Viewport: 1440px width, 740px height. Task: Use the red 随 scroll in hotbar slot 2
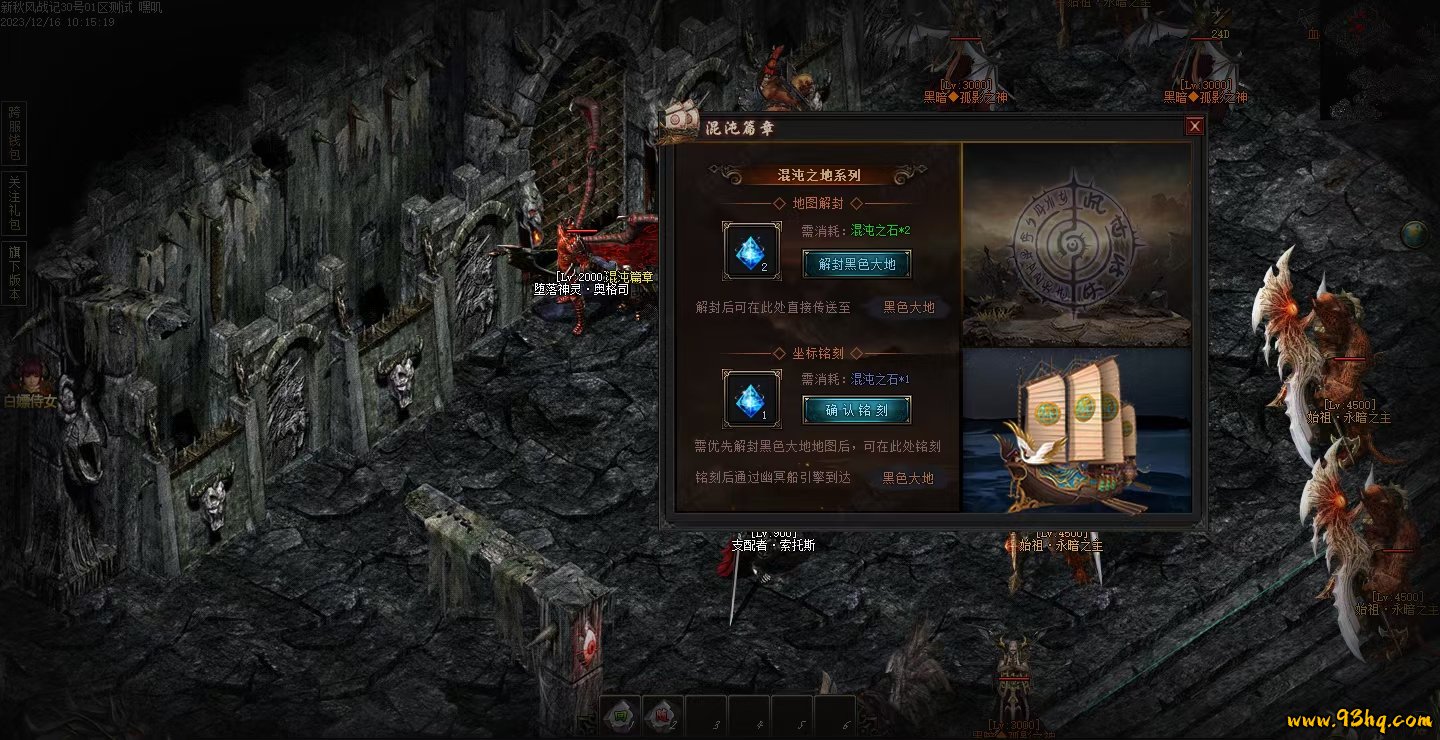tap(662, 715)
